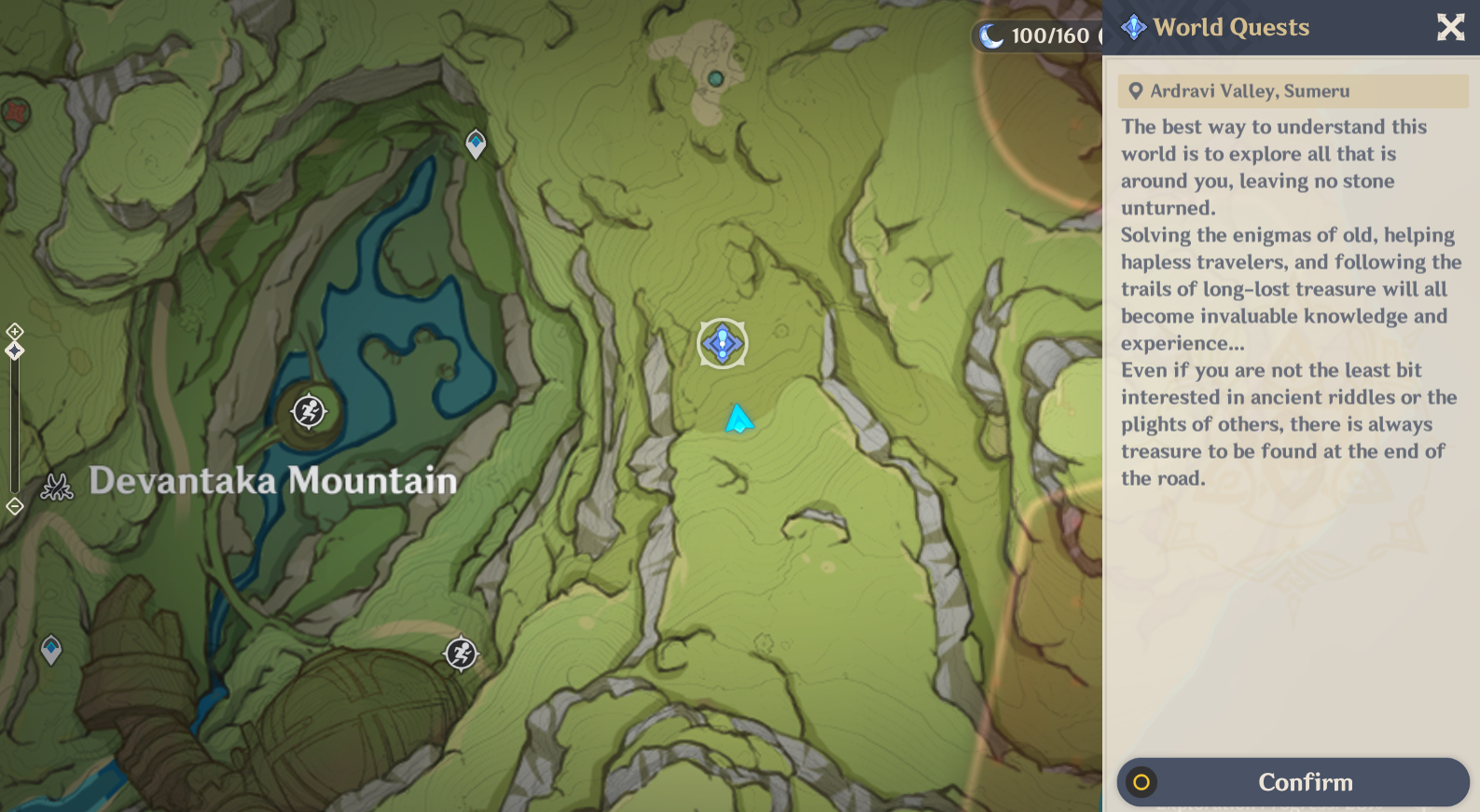Image resolution: width=1480 pixels, height=812 pixels.
Task: Click the special monster claw icon near Devantaka Mountain
Action: pos(58,486)
